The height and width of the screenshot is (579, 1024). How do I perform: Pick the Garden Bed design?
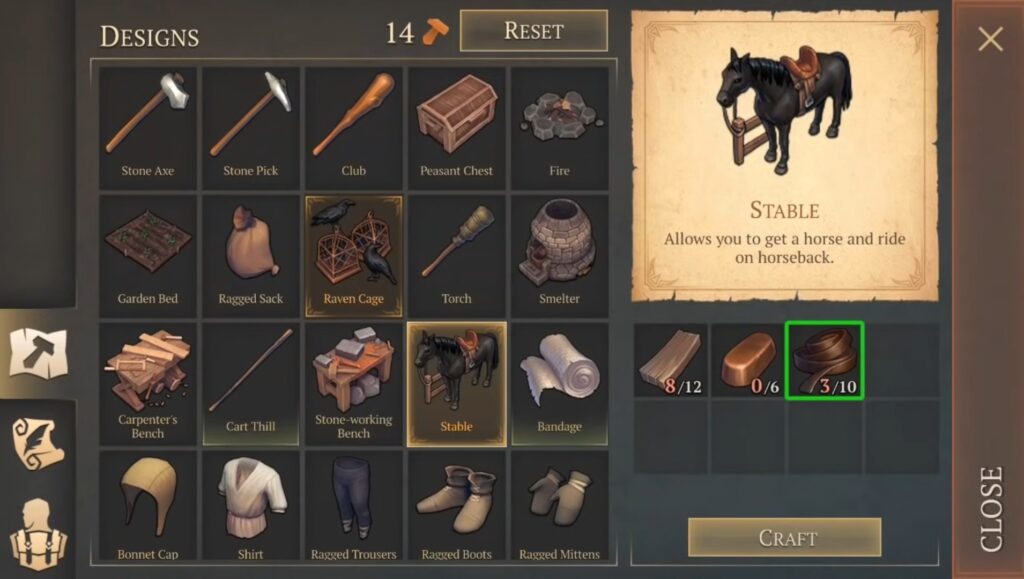point(148,254)
